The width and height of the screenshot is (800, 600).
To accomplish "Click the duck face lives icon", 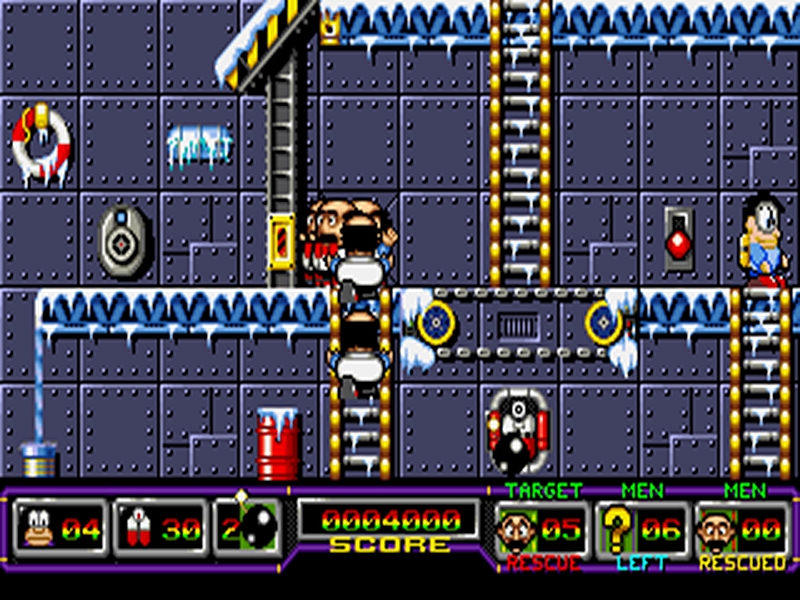I will pos(40,527).
